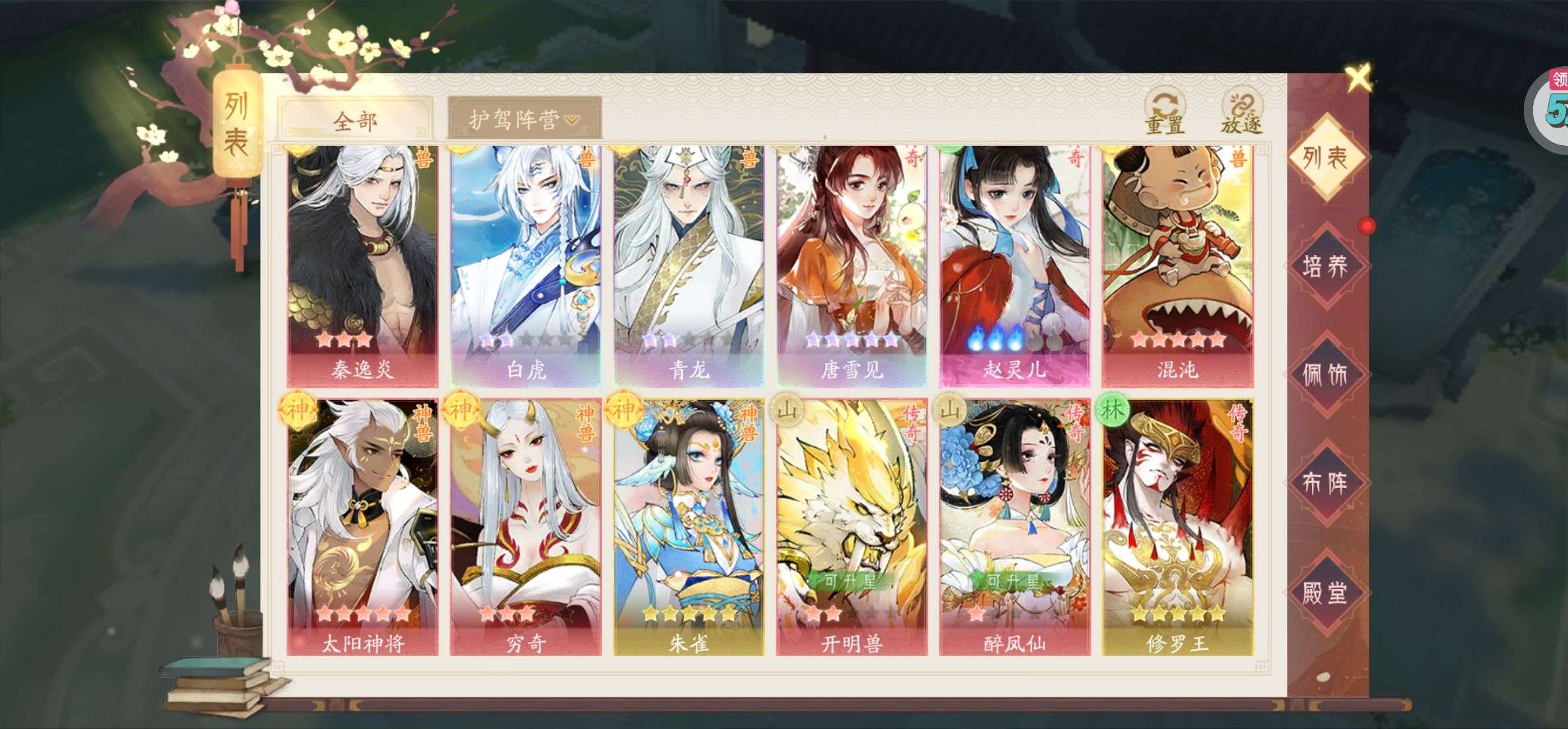Screen dimensions: 1568x729
Task: Select the 唐雪见 hero card
Action: coord(851,264)
